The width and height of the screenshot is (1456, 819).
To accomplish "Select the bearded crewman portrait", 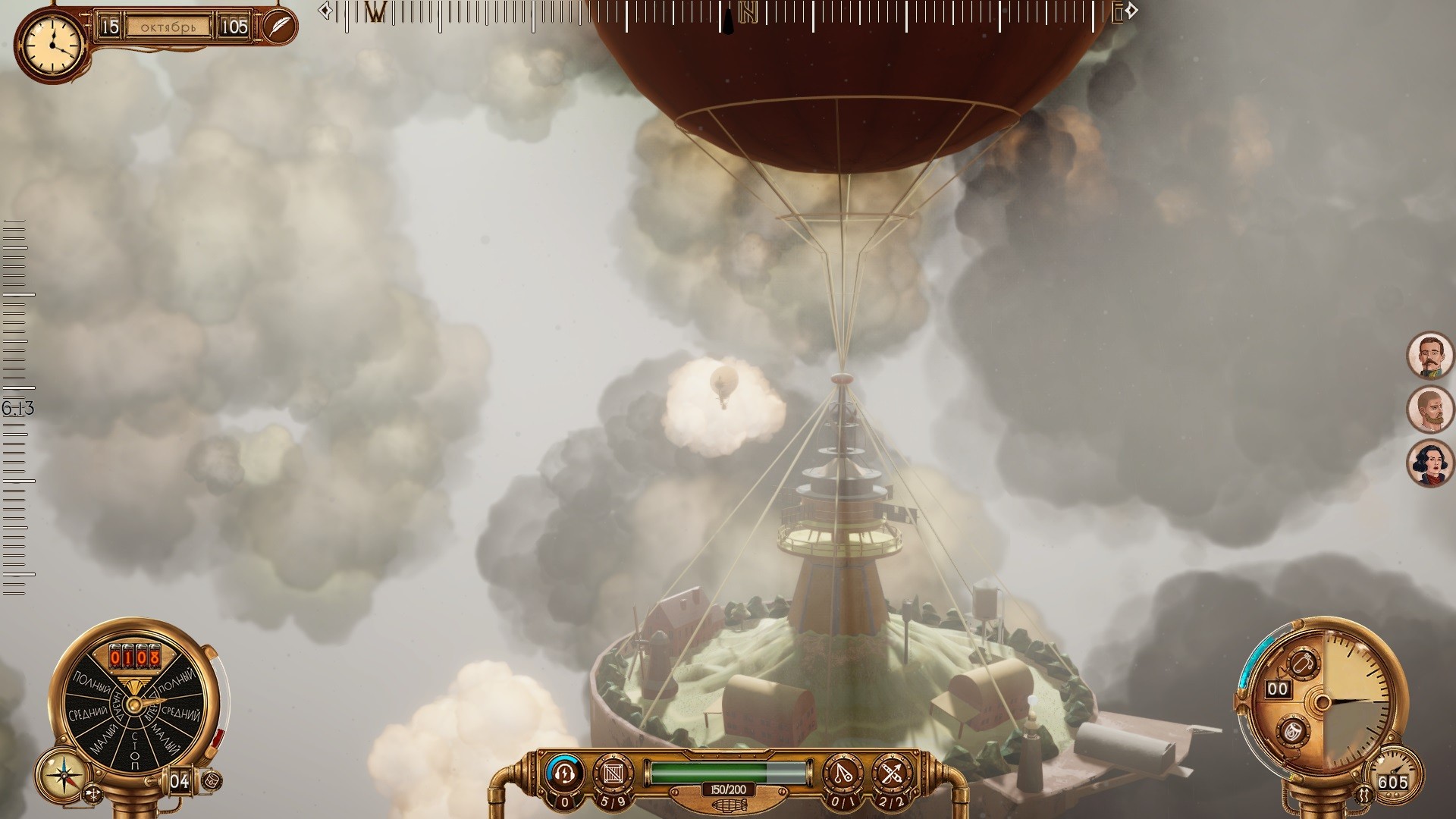I will (x=1429, y=409).
